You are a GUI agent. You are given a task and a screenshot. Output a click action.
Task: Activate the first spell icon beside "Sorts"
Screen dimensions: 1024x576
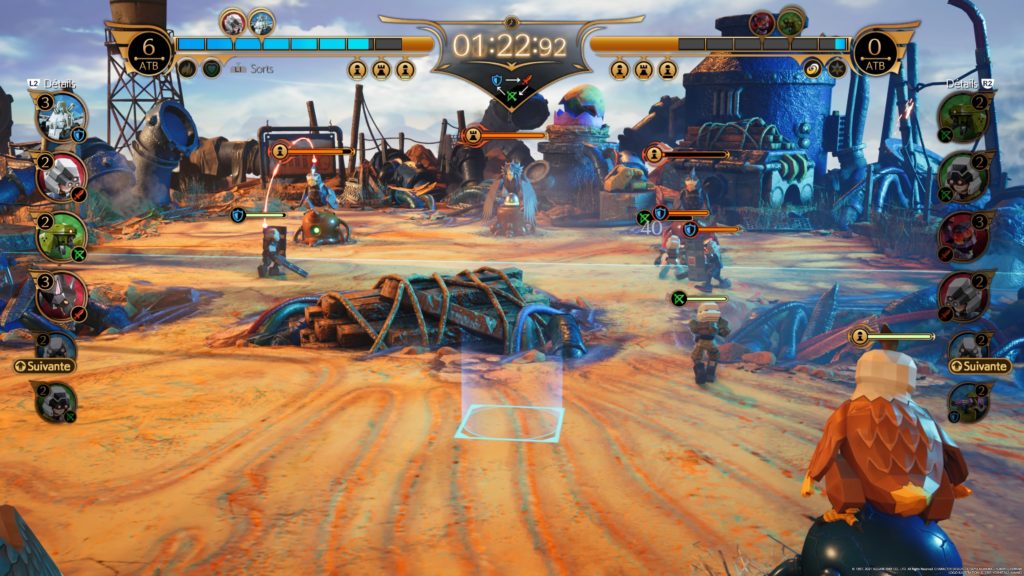[187, 68]
